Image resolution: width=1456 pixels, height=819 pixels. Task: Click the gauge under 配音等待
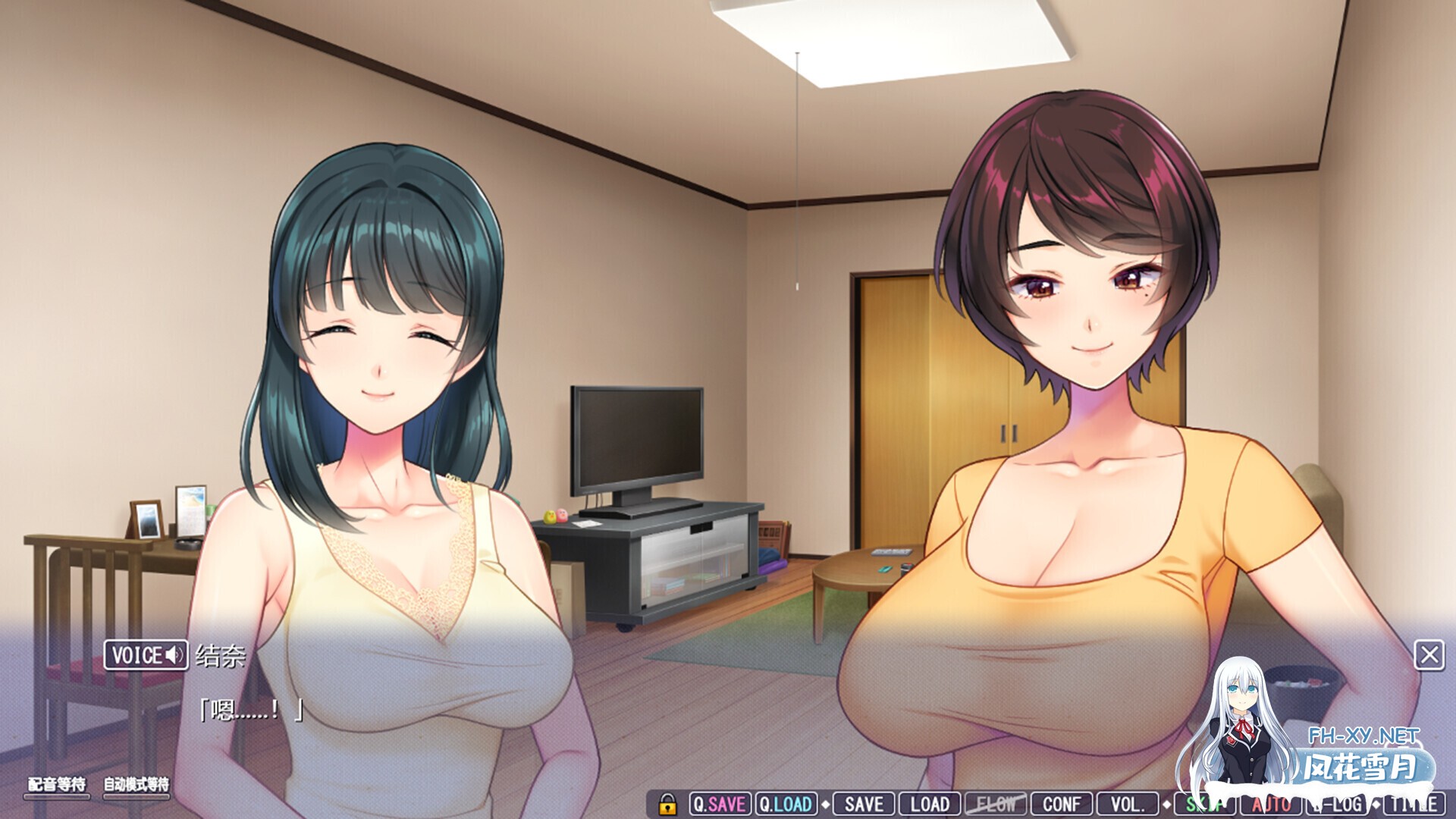pyautogui.click(x=57, y=798)
